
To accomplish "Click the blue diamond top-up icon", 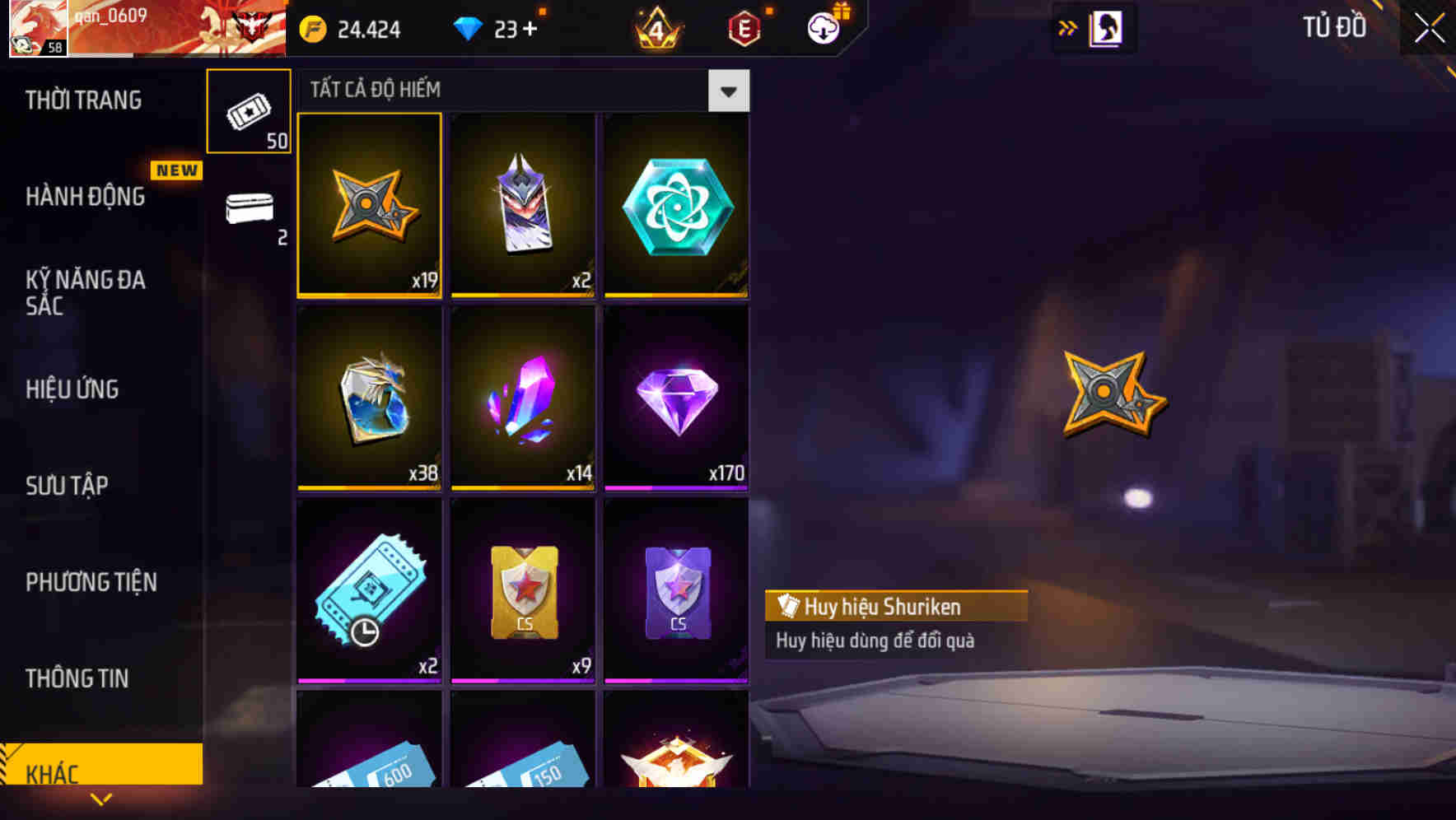I will point(469,27).
